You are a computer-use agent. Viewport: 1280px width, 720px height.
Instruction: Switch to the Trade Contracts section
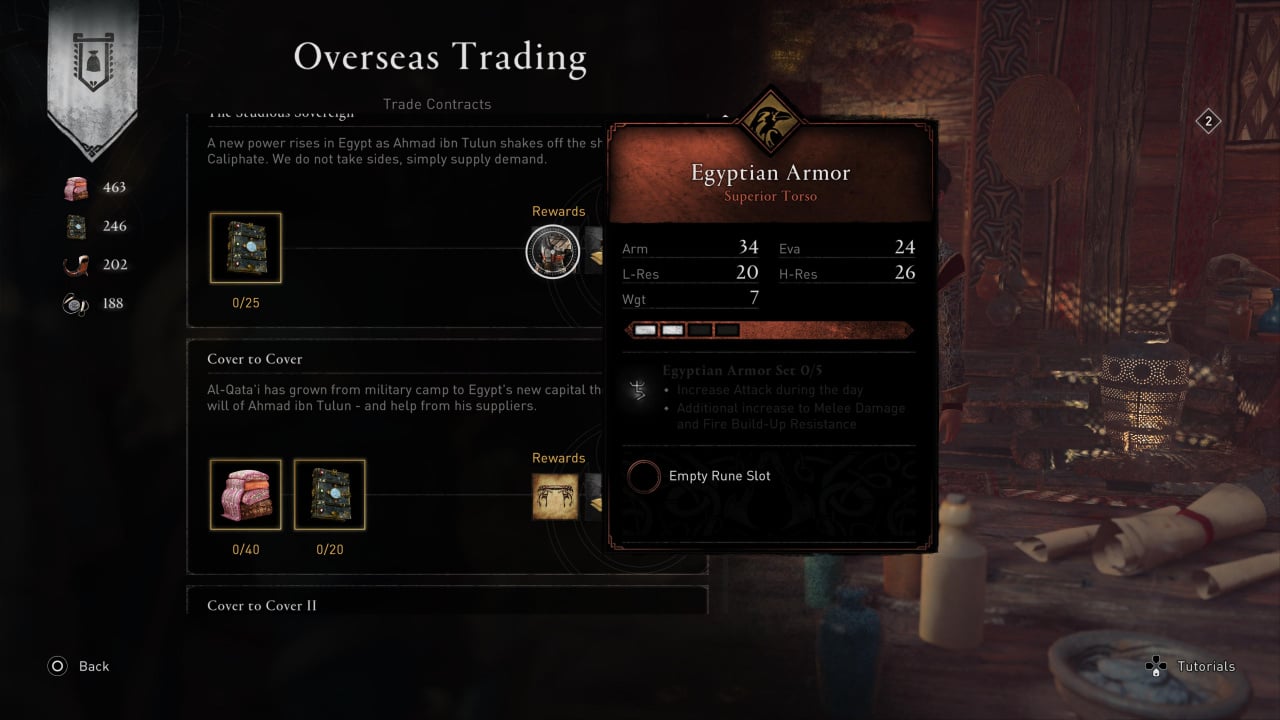pyautogui.click(x=437, y=104)
